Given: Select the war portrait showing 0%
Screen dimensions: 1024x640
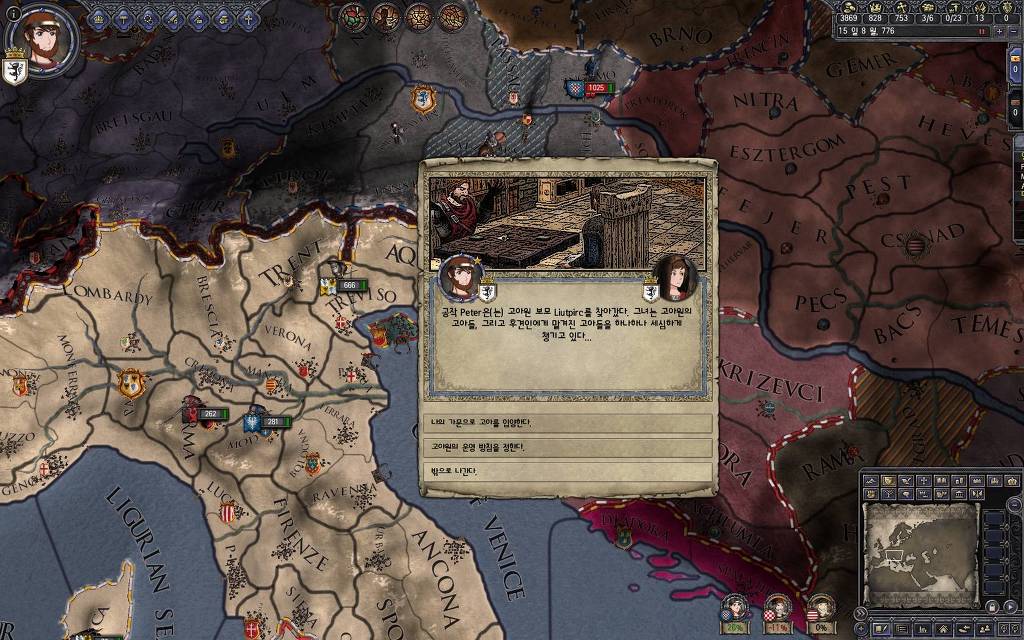Looking at the screenshot, I should (x=820, y=608).
